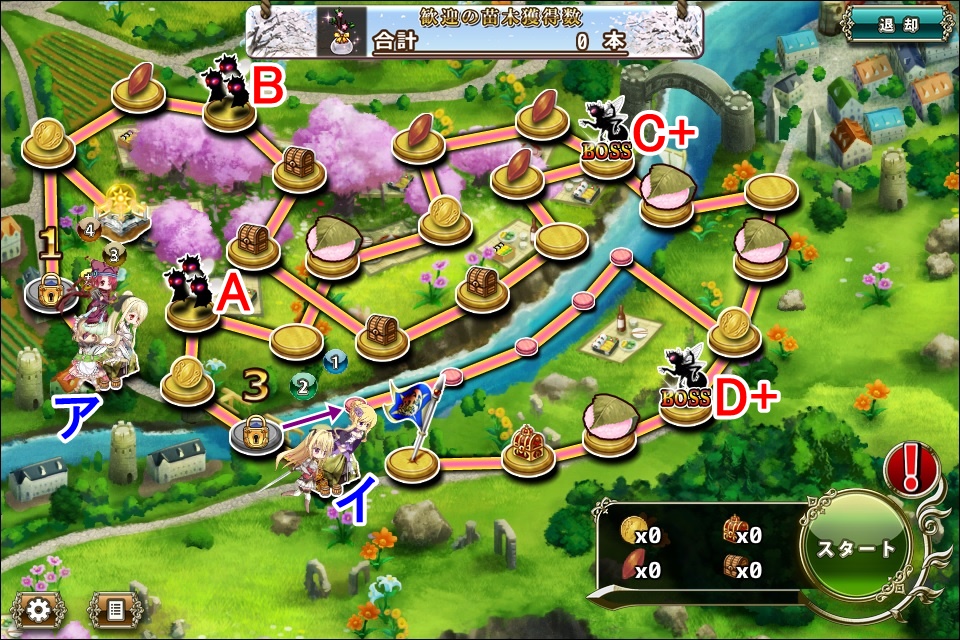The height and width of the screenshot is (640, 960).
Task: Open the red exclamation mark alert
Action: [910, 468]
